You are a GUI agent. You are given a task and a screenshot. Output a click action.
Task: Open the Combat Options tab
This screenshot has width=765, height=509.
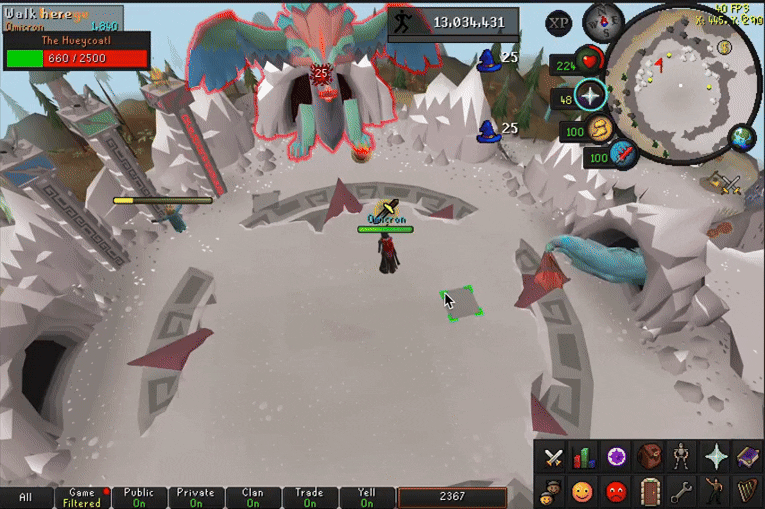click(553, 458)
